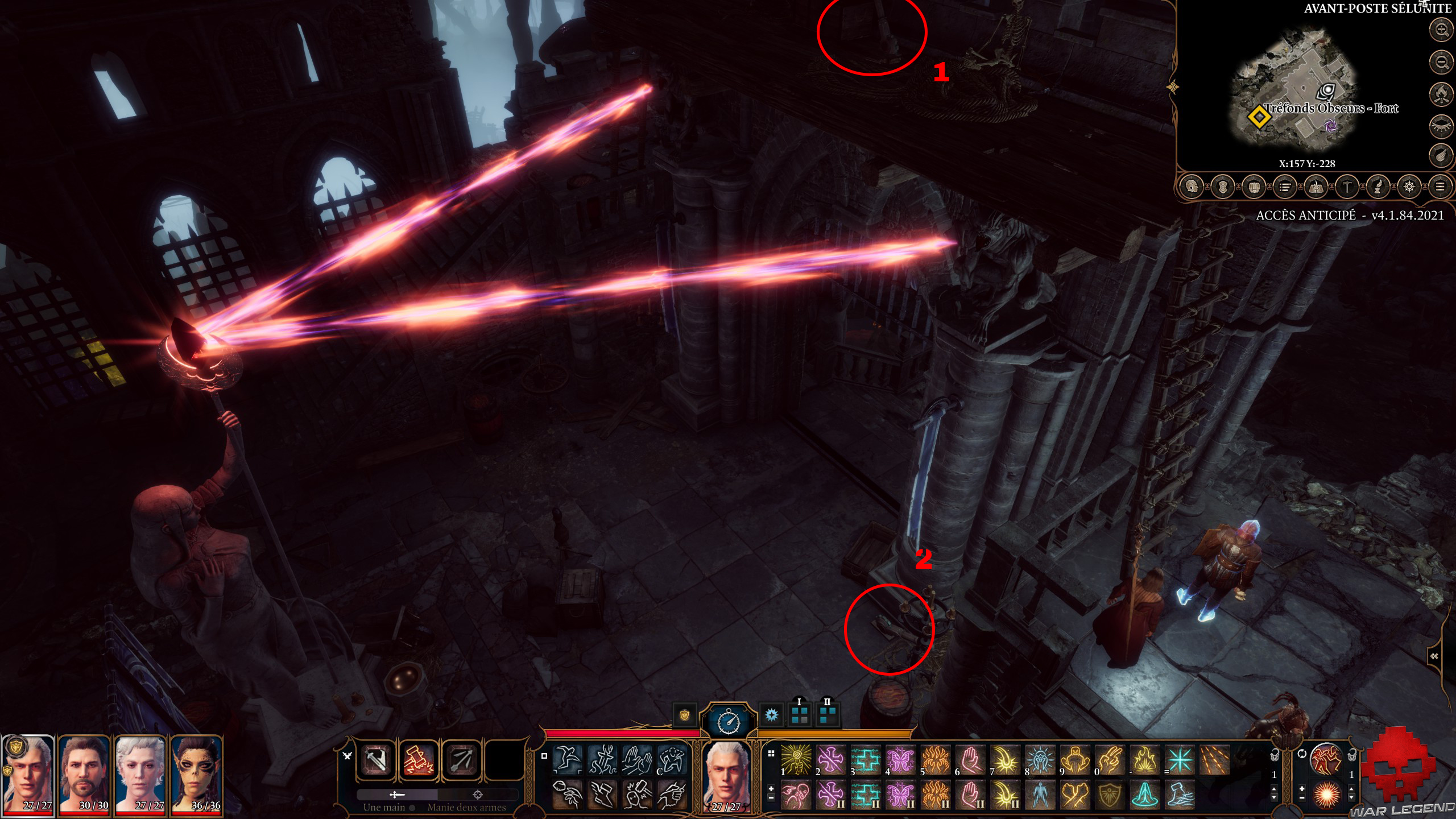Open the spellbook flaming book icon

1316,187
